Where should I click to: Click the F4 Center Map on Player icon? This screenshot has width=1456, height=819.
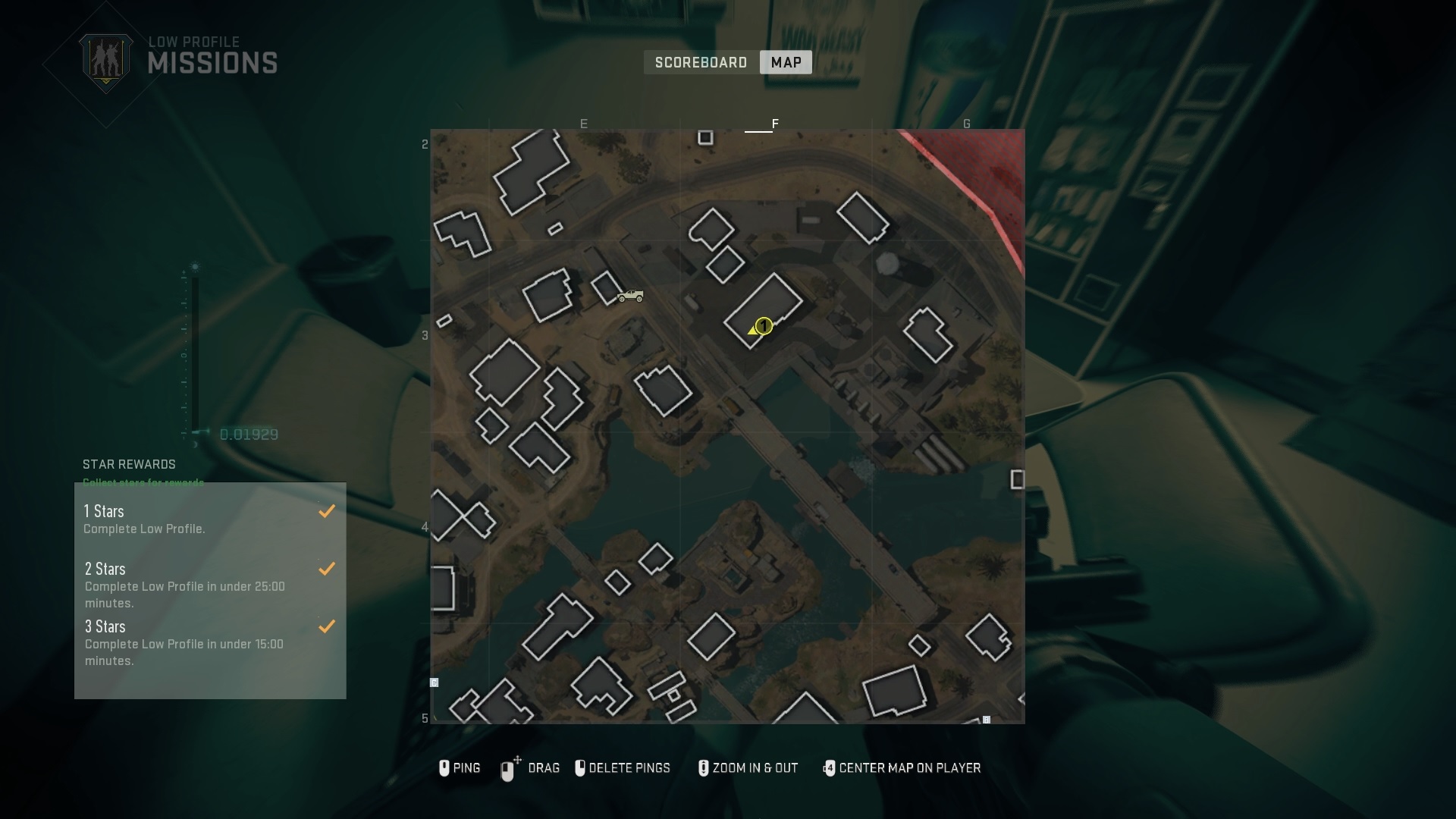830,768
